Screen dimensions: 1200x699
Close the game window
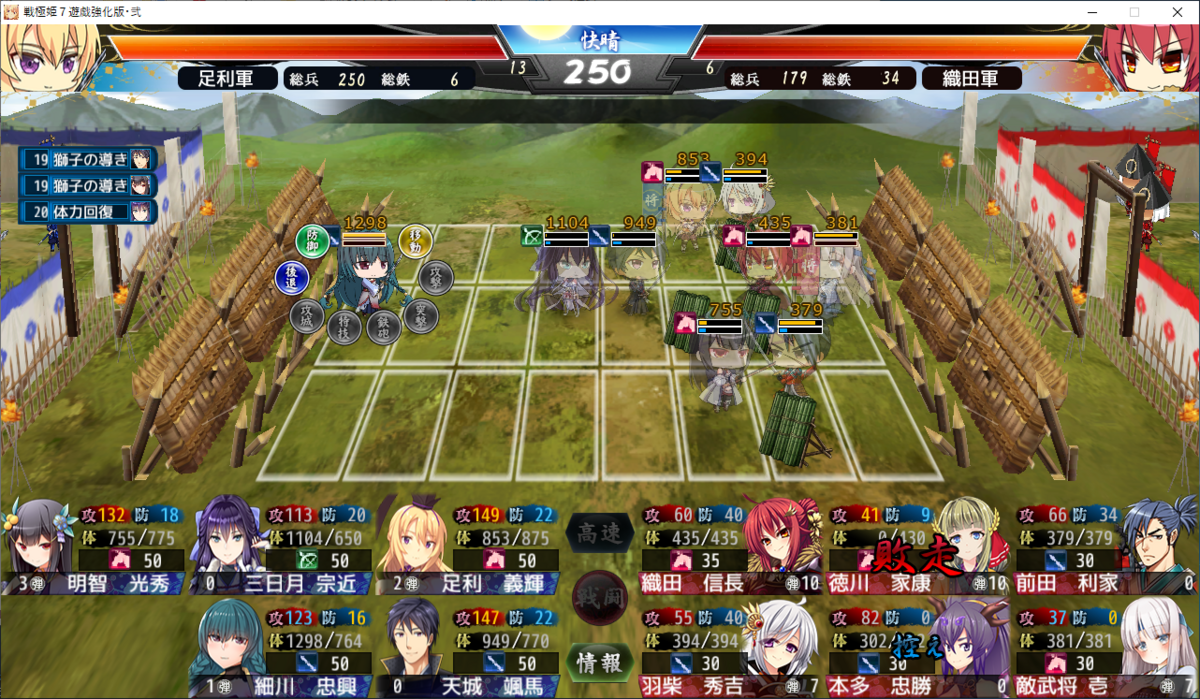coord(1177,12)
